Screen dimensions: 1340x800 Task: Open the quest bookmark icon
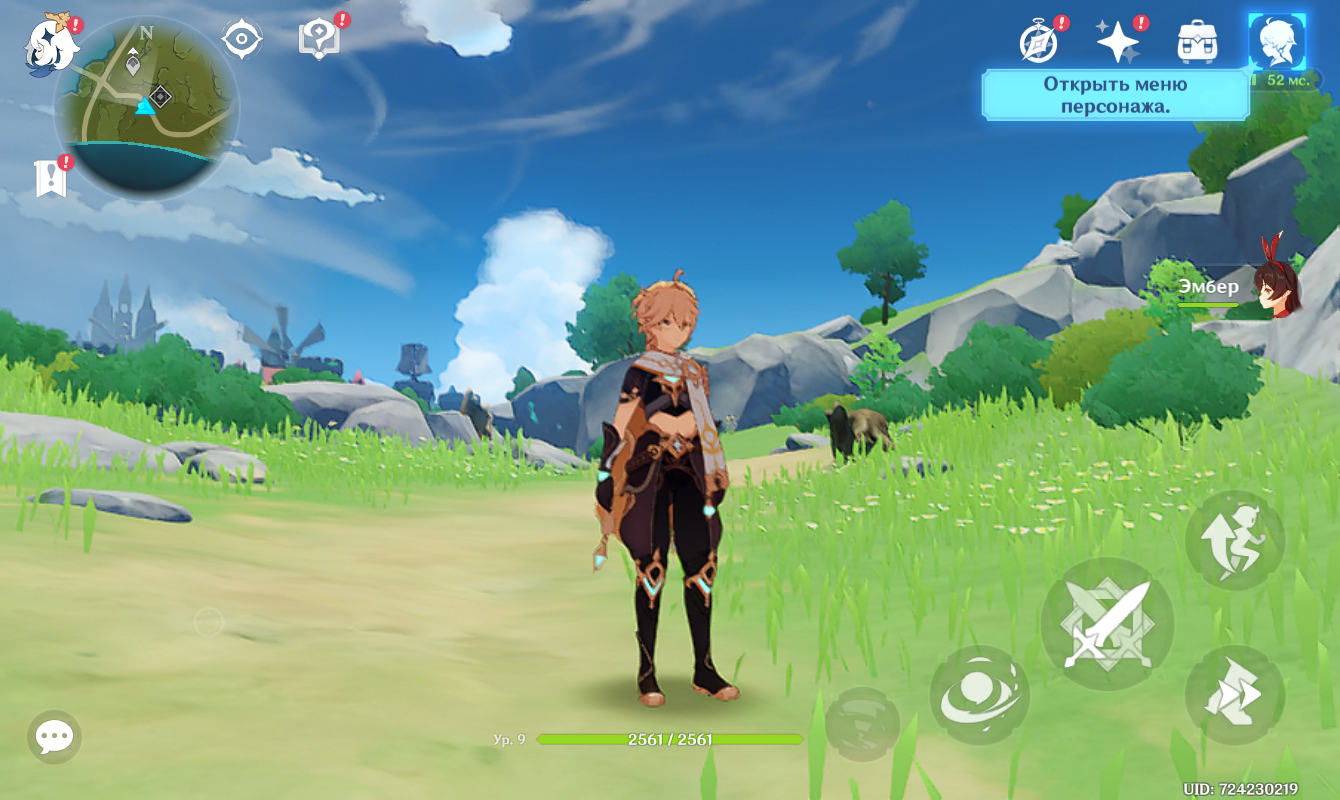50,178
